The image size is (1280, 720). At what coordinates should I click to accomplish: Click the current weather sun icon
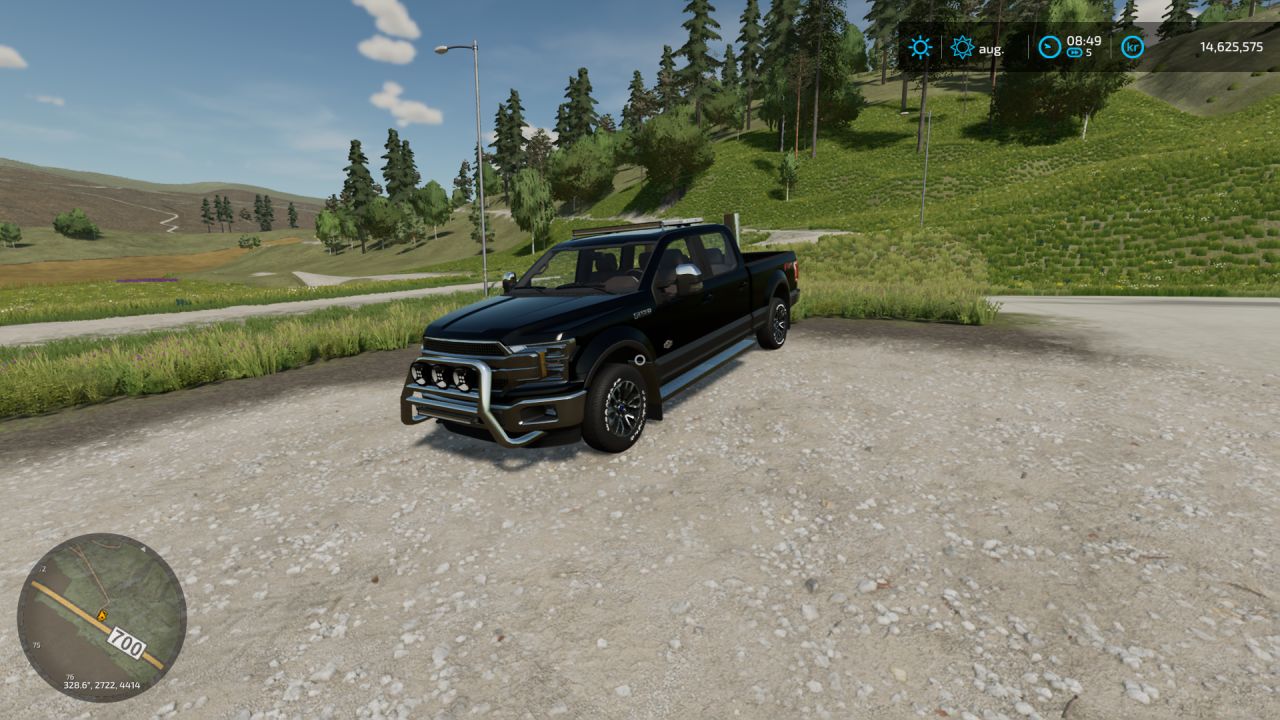(x=920, y=47)
